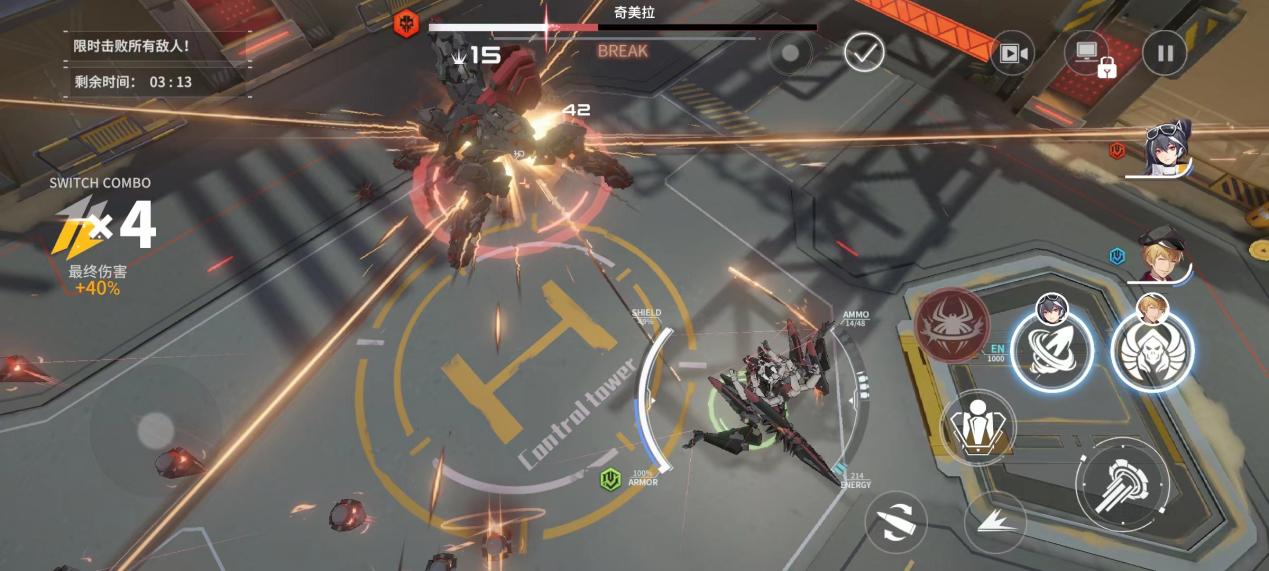The image size is (1269, 571).
Task: Toggle the video camera button
Action: (x=1012, y=53)
